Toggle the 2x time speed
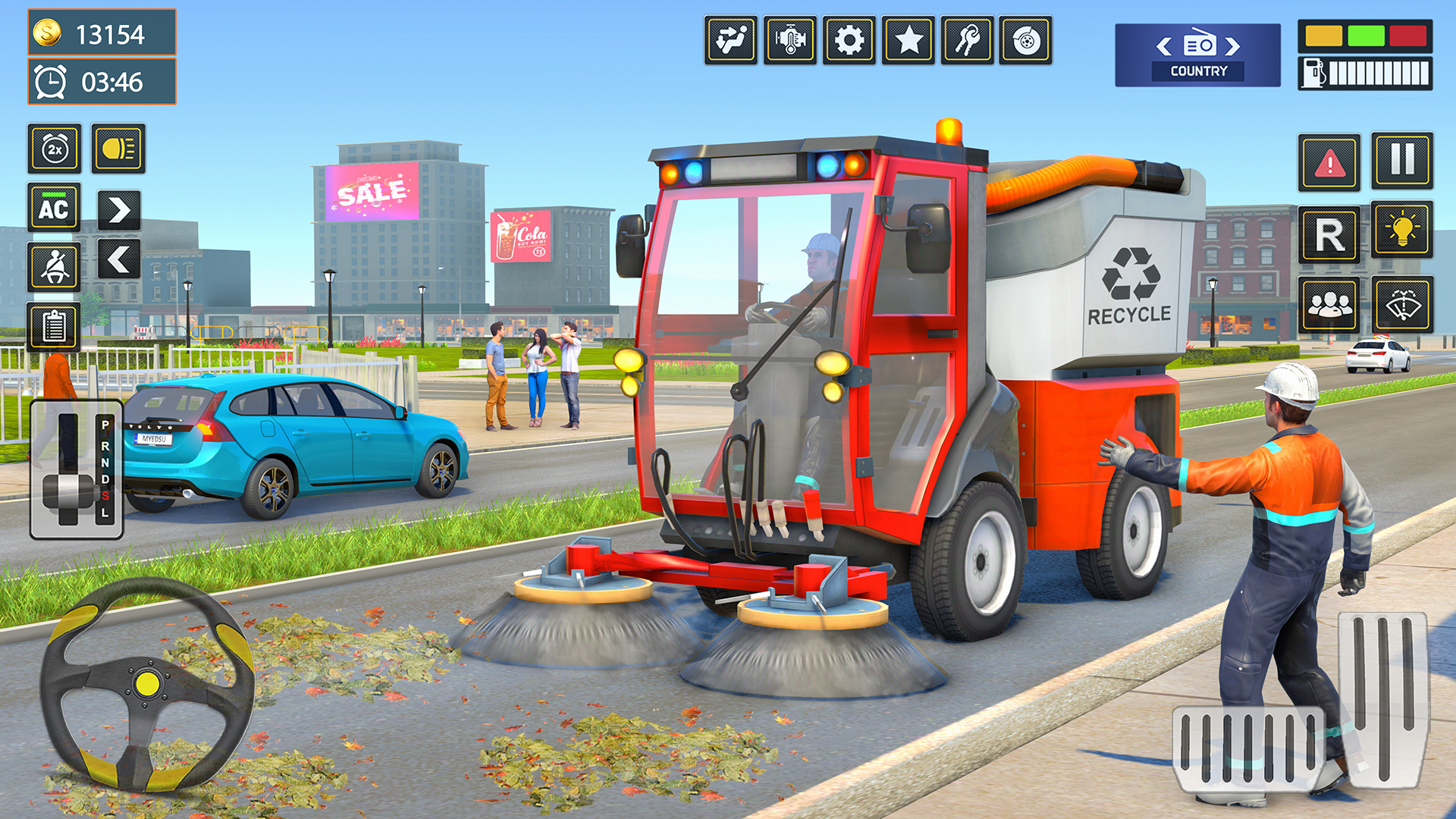The image size is (1456, 819). point(55,149)
